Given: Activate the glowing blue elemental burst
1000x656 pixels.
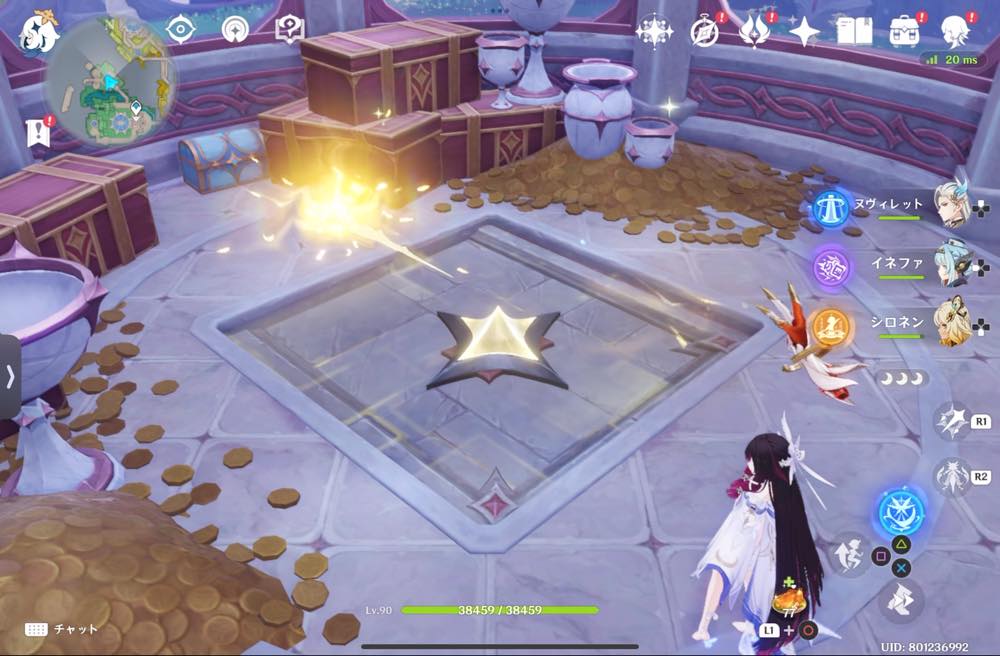Looking at the screenshot, I should (901, 512).
